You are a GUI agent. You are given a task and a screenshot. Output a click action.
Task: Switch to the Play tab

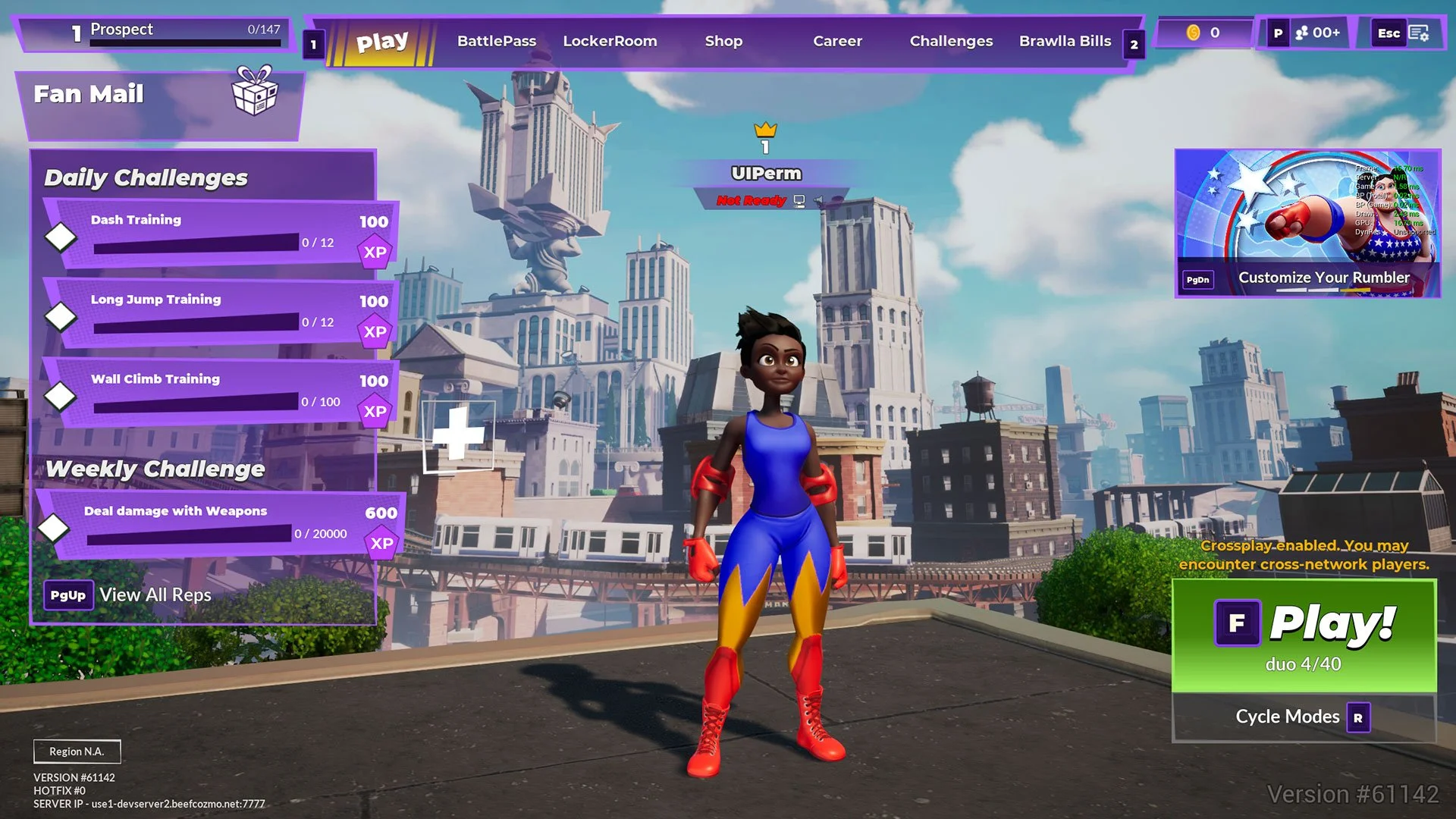pos(381,42)
